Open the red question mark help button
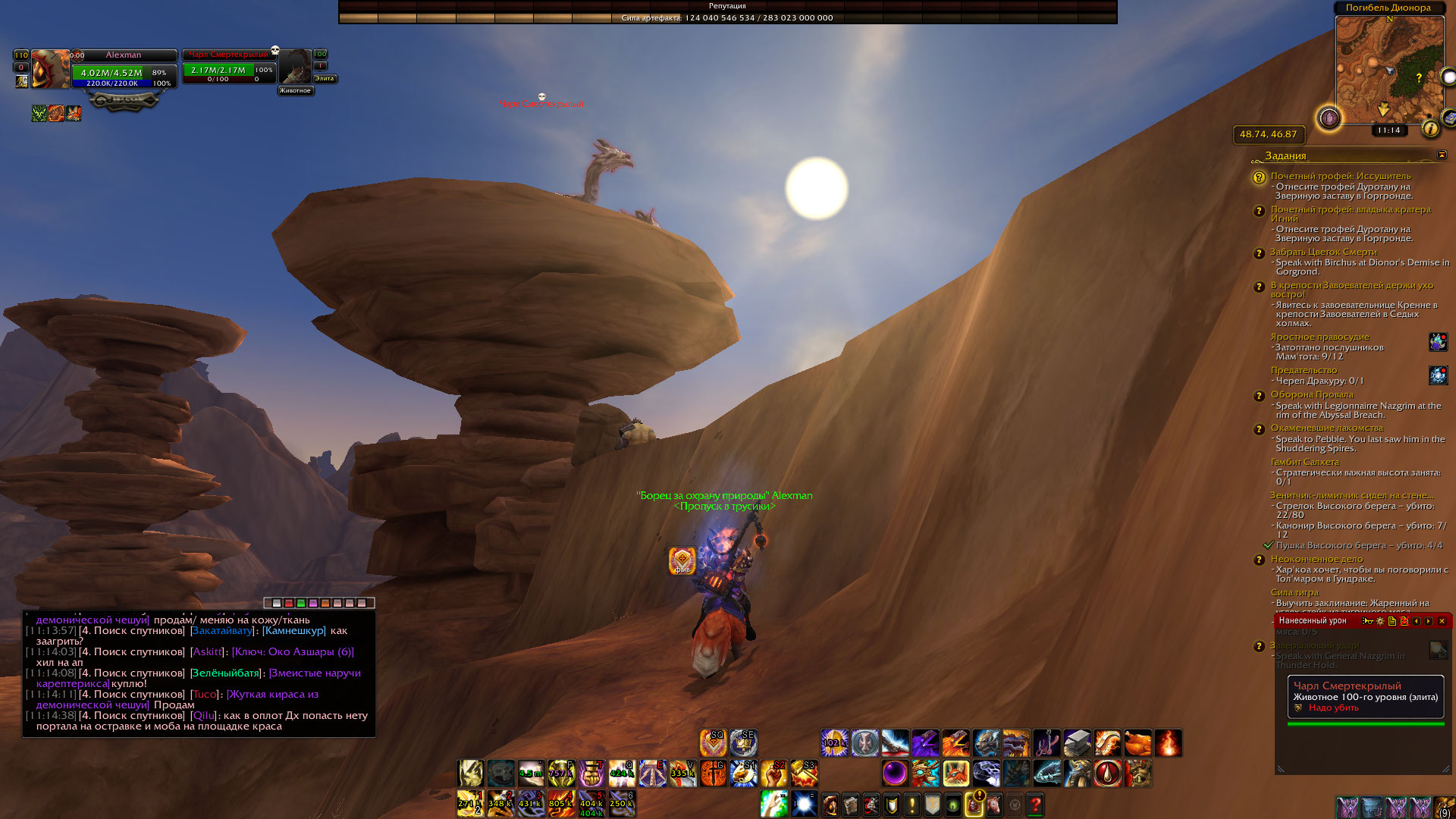This screenshot has width=1456, height=819. point(1035,805)
